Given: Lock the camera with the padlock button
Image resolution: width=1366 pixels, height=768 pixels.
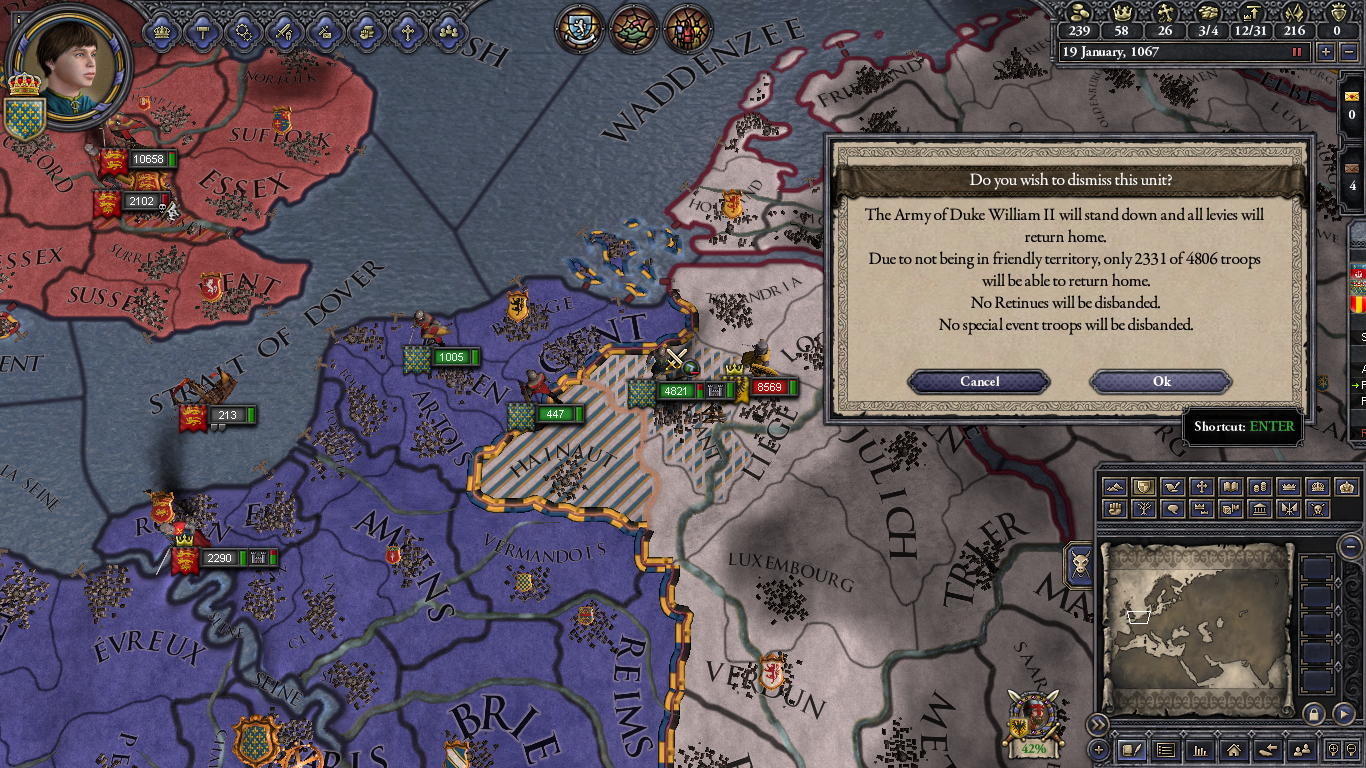Looking at the screenshot, I should click(x=1314, y=713).
